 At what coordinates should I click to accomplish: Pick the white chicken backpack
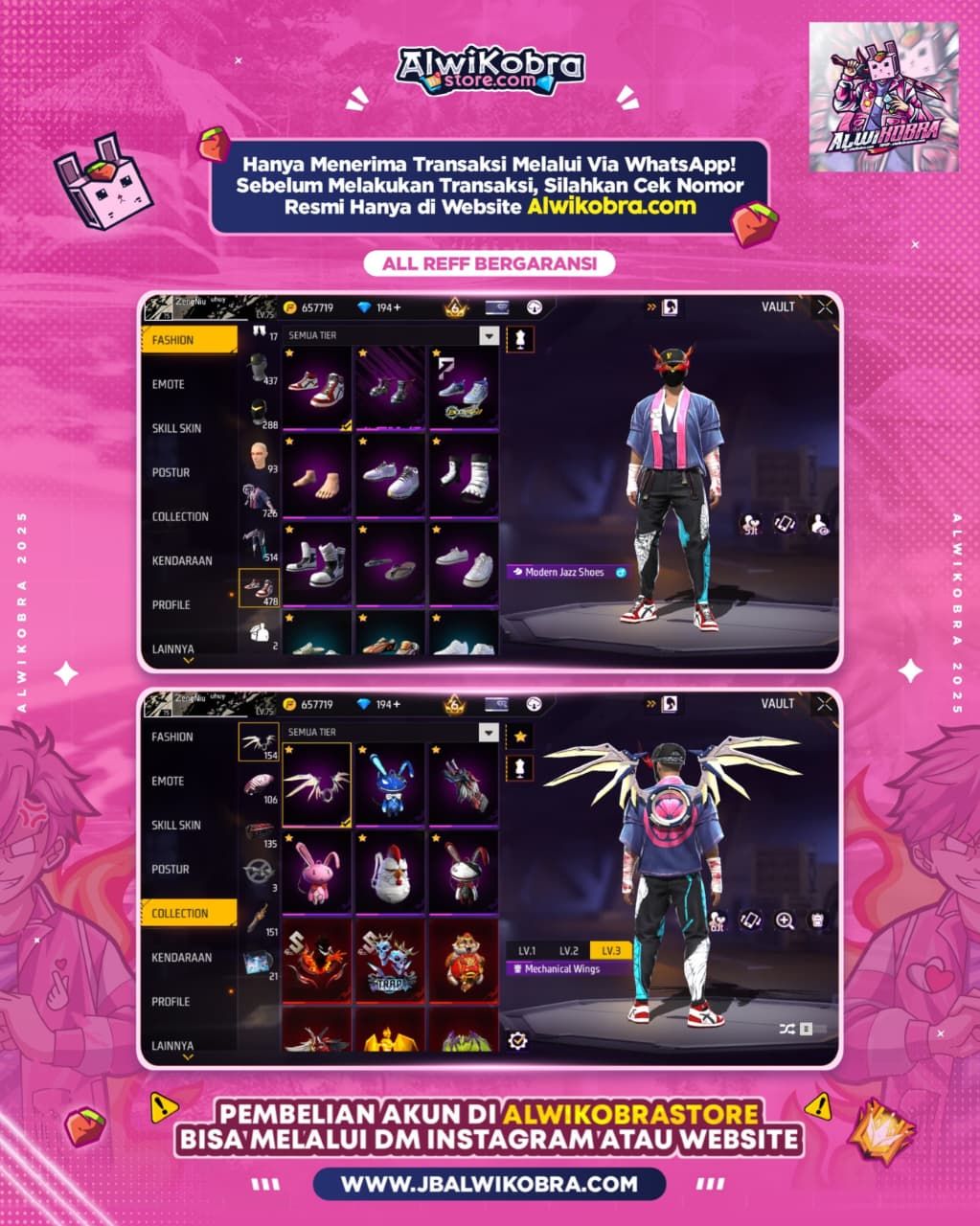(391, 874)
